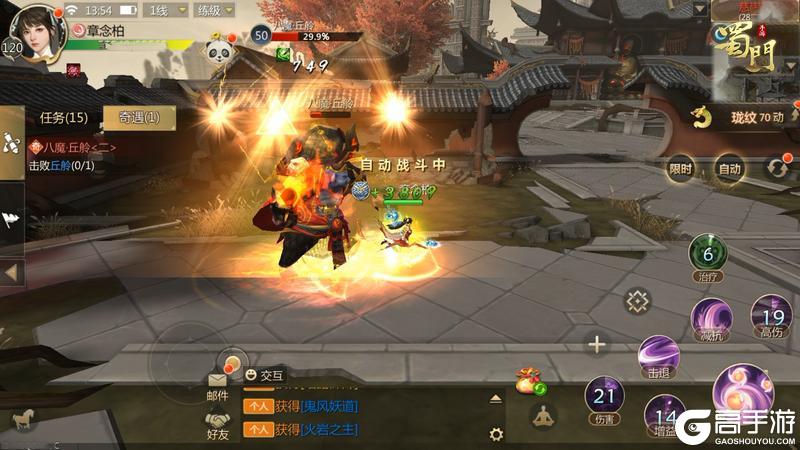800x450 pixels.
Task: Open the 交互 interaction emote button
Action: point(265,375)
